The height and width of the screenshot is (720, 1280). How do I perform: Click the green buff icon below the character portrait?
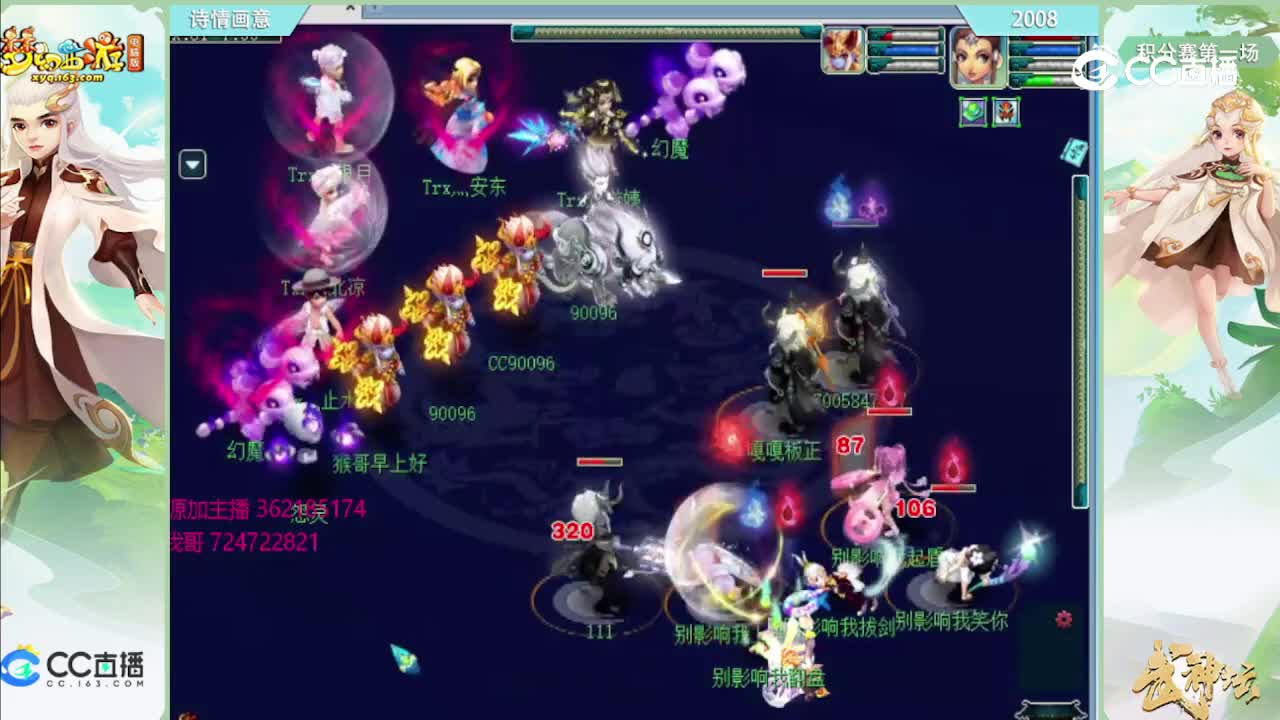[973, 112]
